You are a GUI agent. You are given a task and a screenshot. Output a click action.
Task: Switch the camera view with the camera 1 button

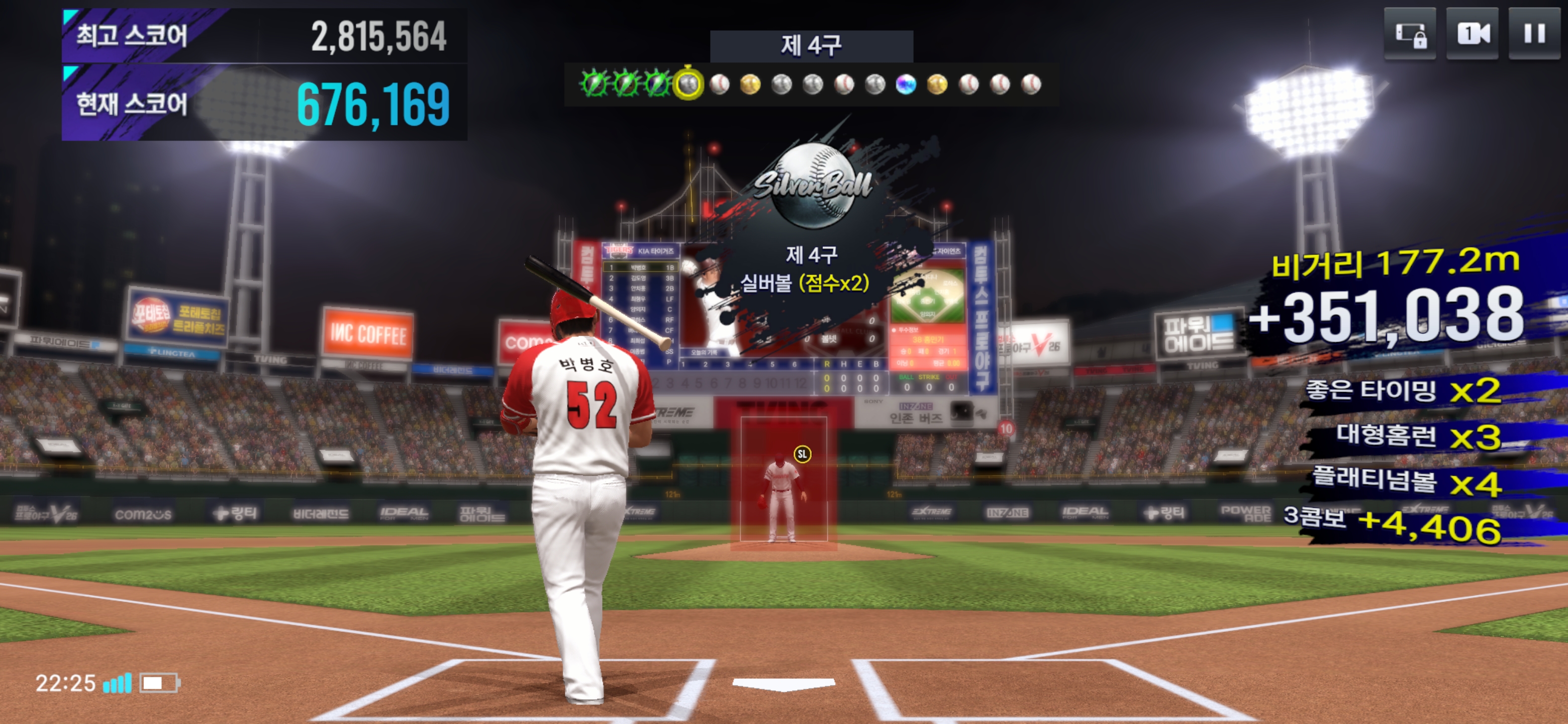(x=1472, y=34)
